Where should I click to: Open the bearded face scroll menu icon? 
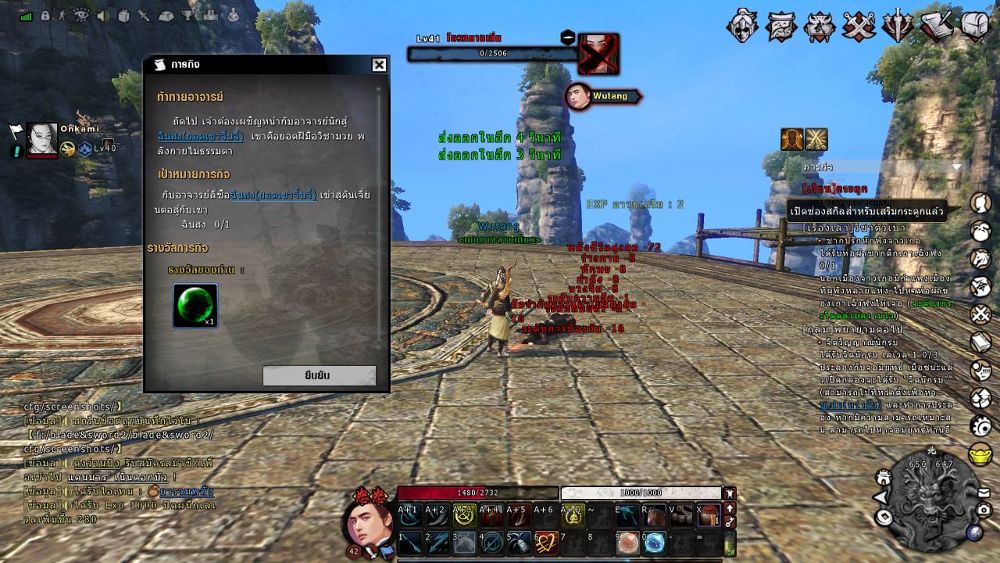[x=781, y=26]
